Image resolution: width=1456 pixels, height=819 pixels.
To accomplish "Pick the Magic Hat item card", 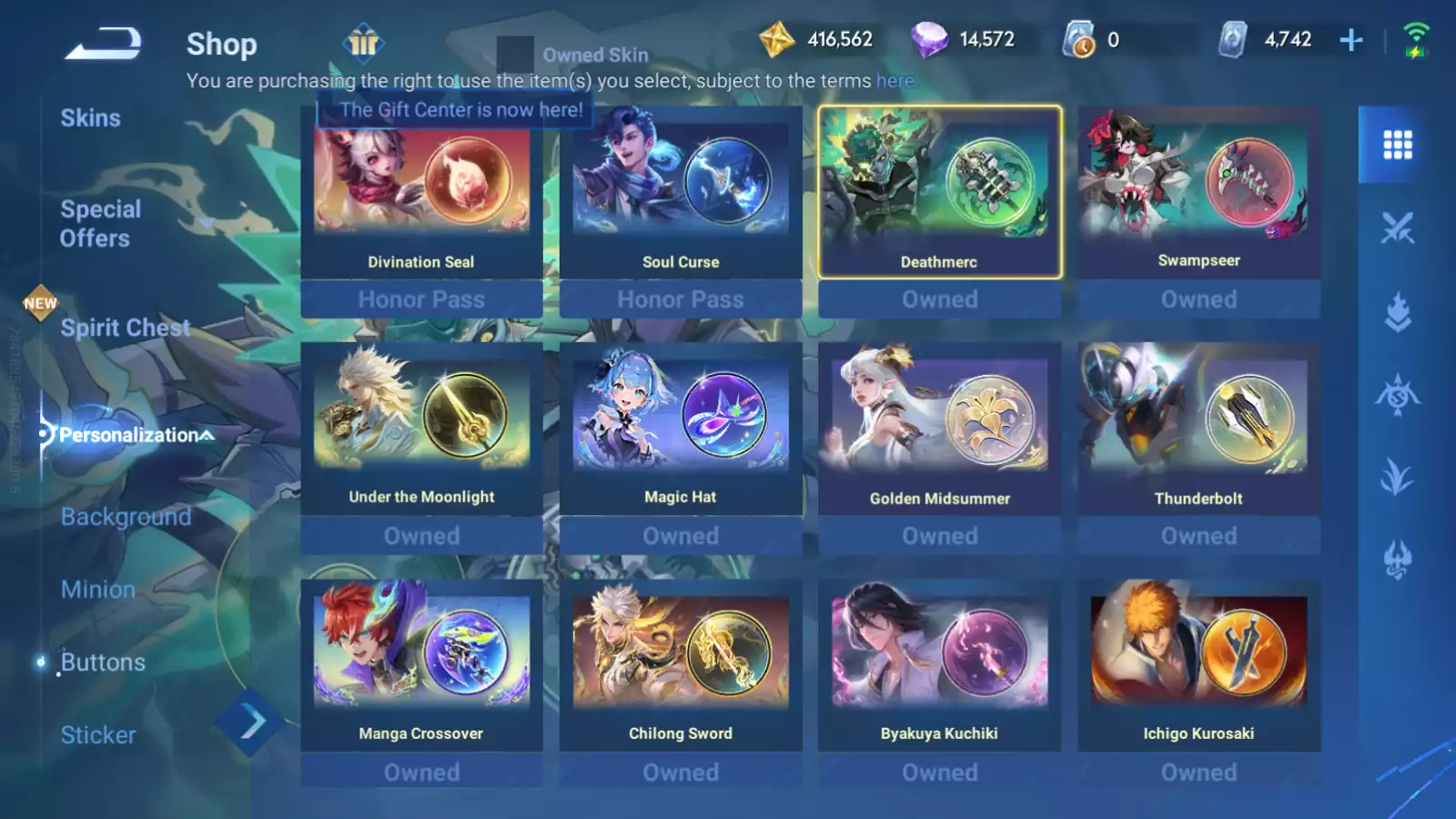I will coord(681,428).
